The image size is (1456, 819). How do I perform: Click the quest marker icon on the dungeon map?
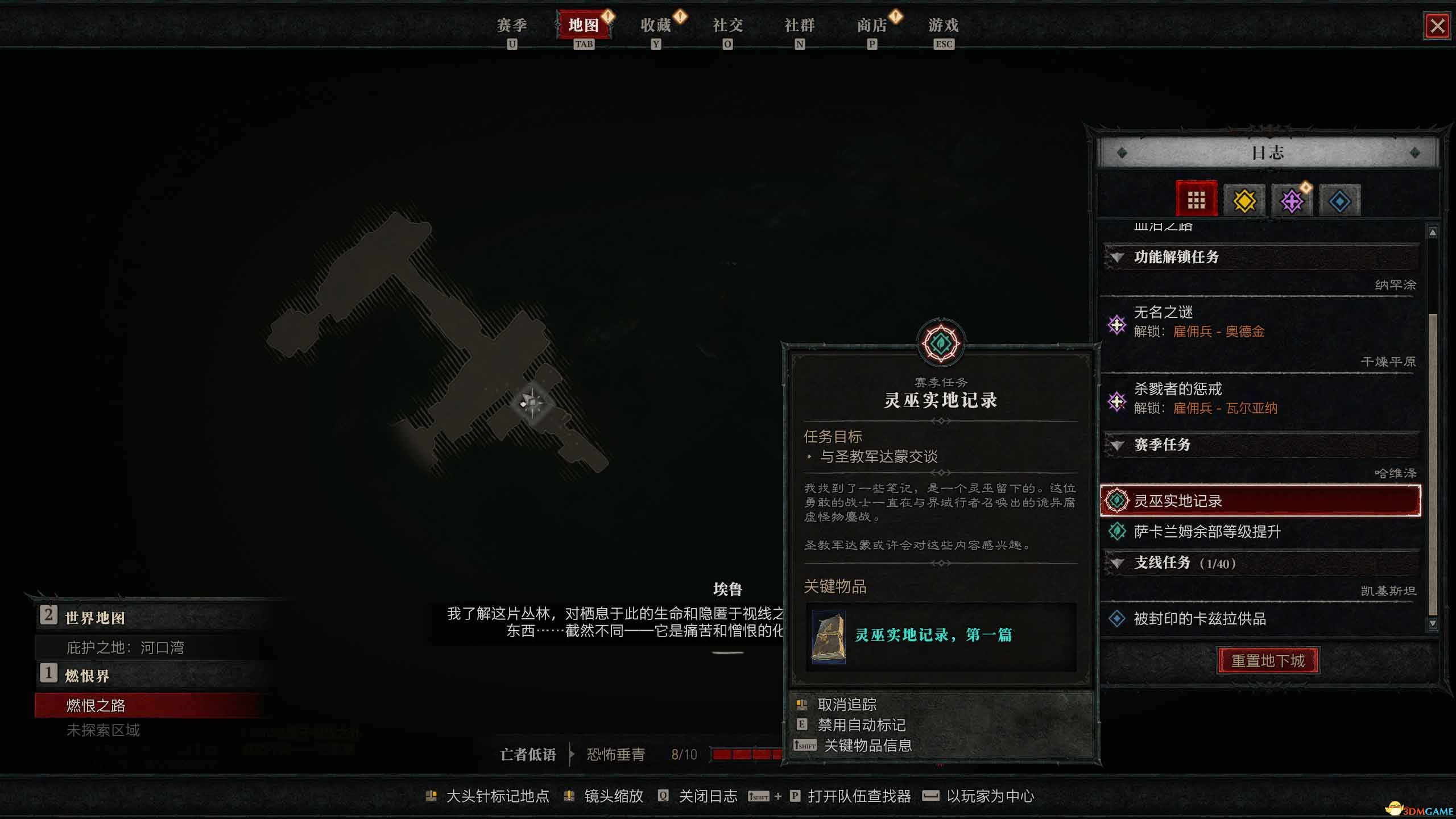point(533,404)
